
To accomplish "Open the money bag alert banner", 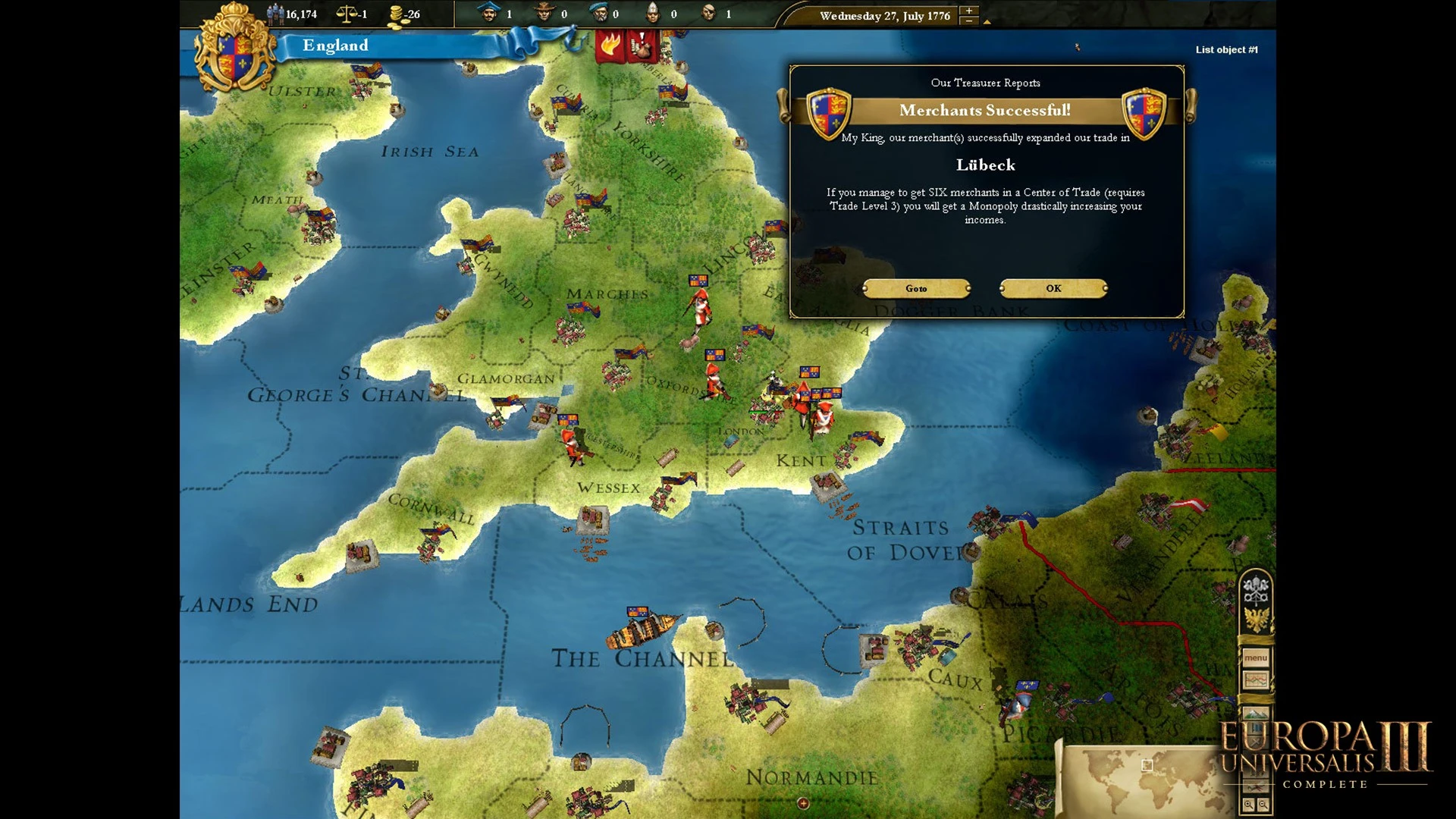I will click(x=642, y=47).
